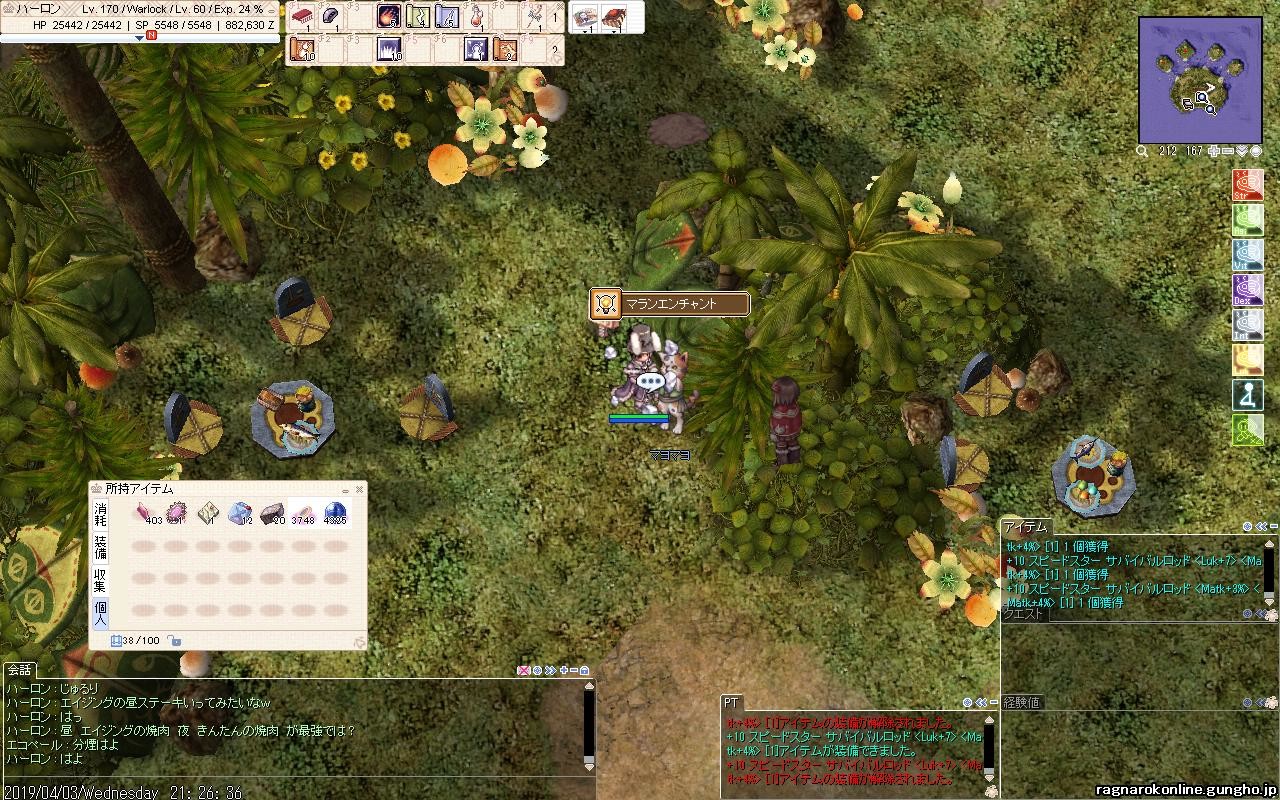Viewport: 1280px width, 800px height.
Task: Open the 会話 chat tab
Action: [x=20, y=670]
